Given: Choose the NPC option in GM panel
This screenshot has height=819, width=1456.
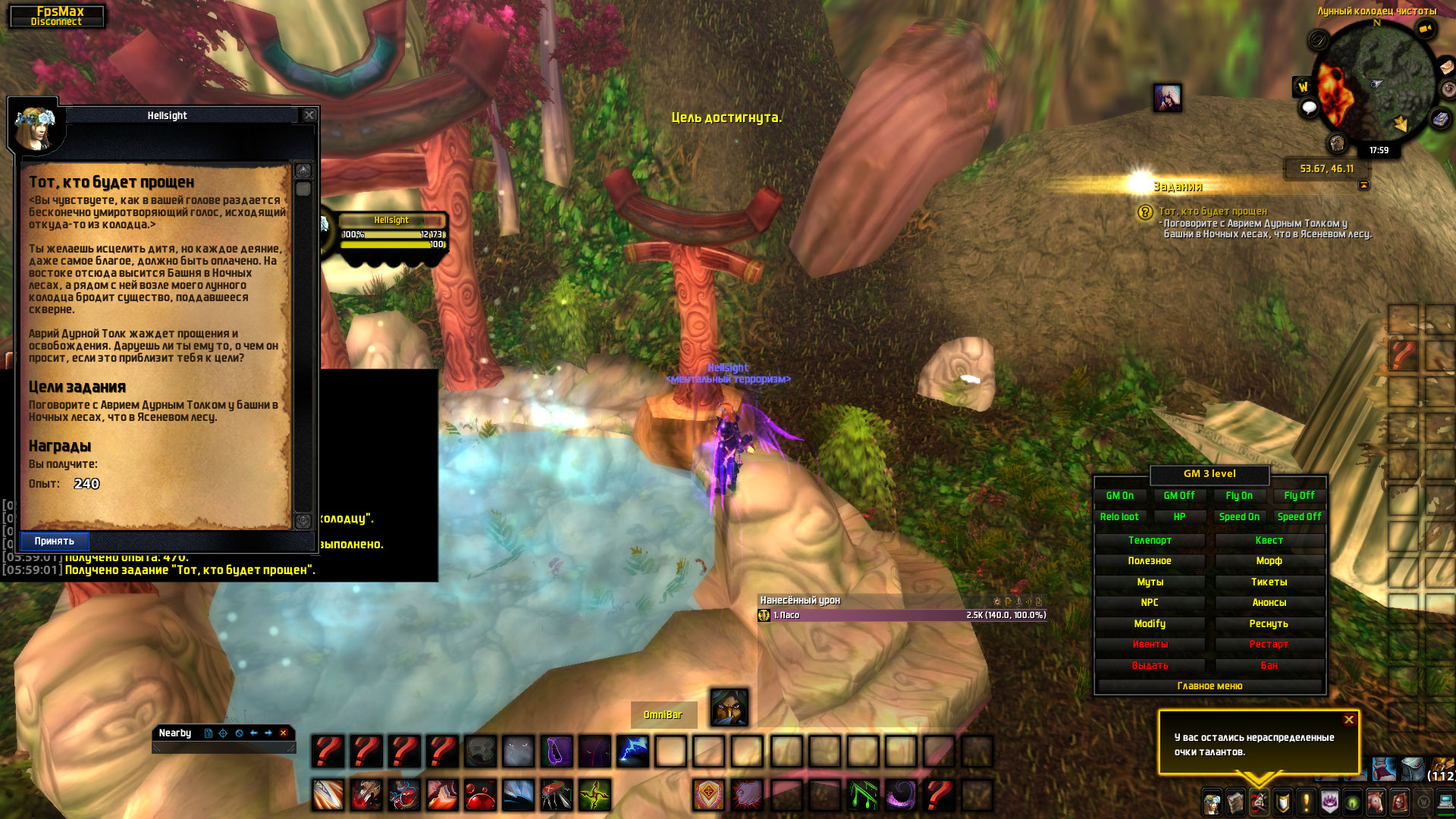Looking at the screenshot, I should tap(1150, 603).
